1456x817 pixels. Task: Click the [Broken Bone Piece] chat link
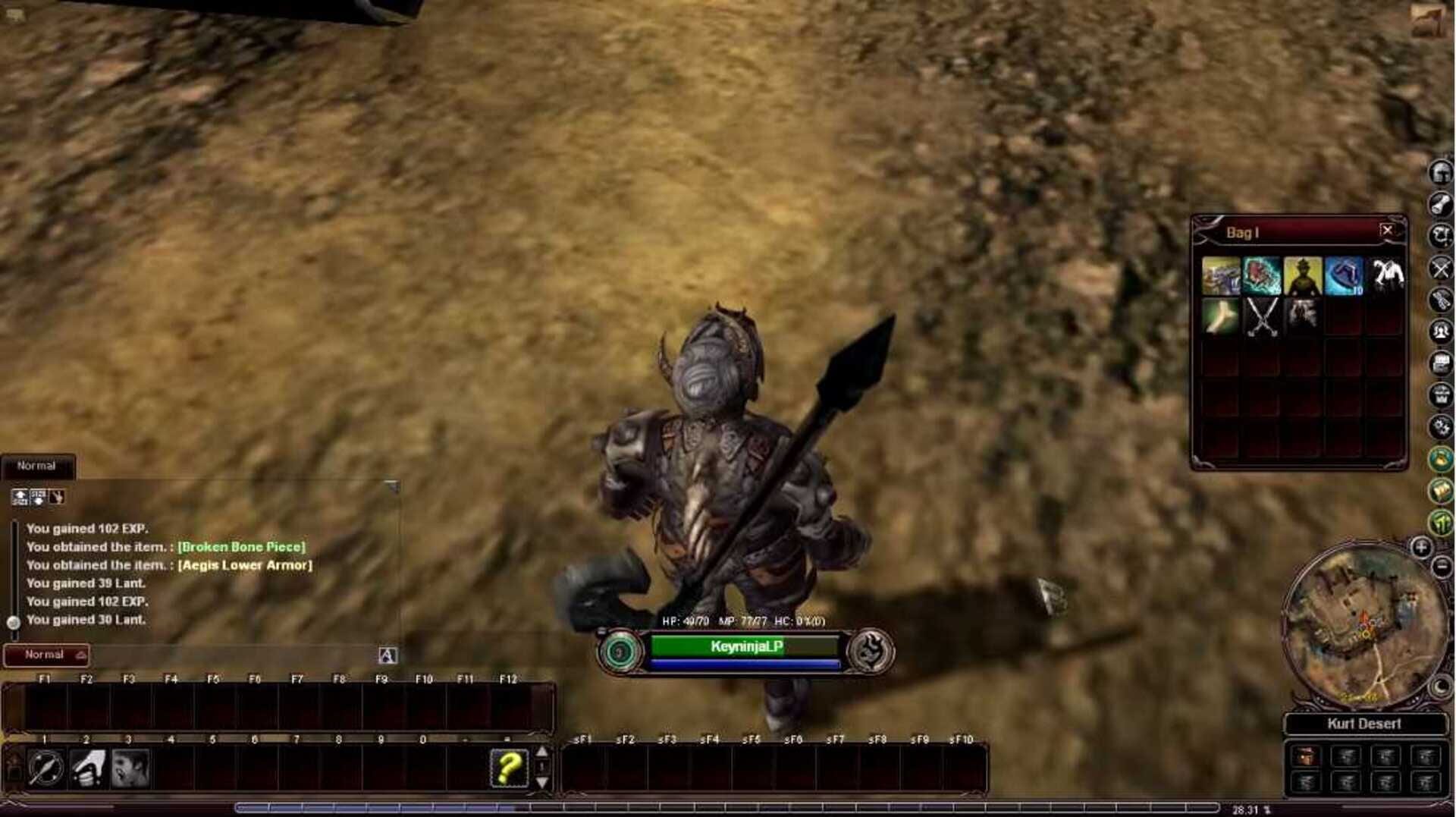click(x=241, y=547)
